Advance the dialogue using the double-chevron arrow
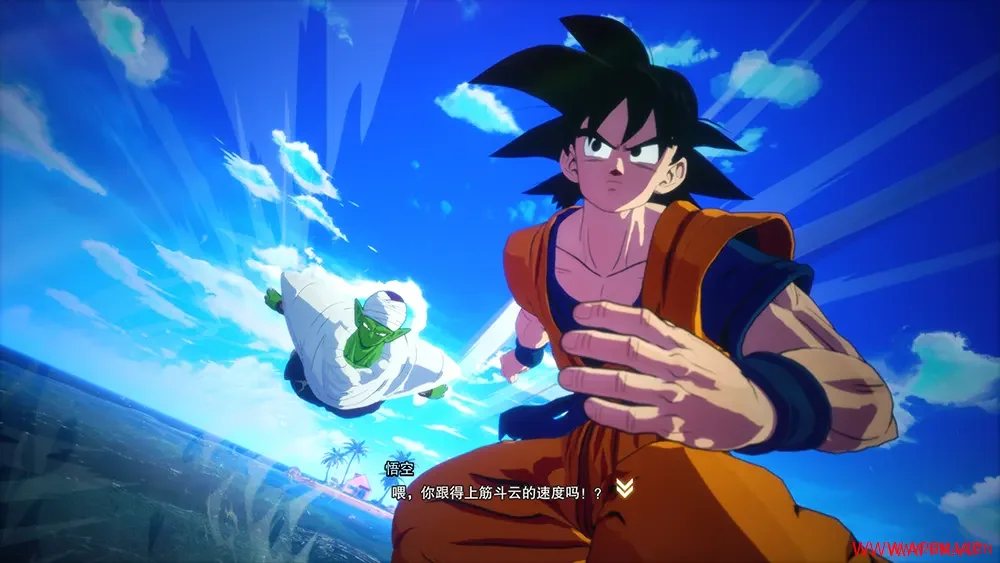Screen dimensions: 1000x563 pos(625,488)
